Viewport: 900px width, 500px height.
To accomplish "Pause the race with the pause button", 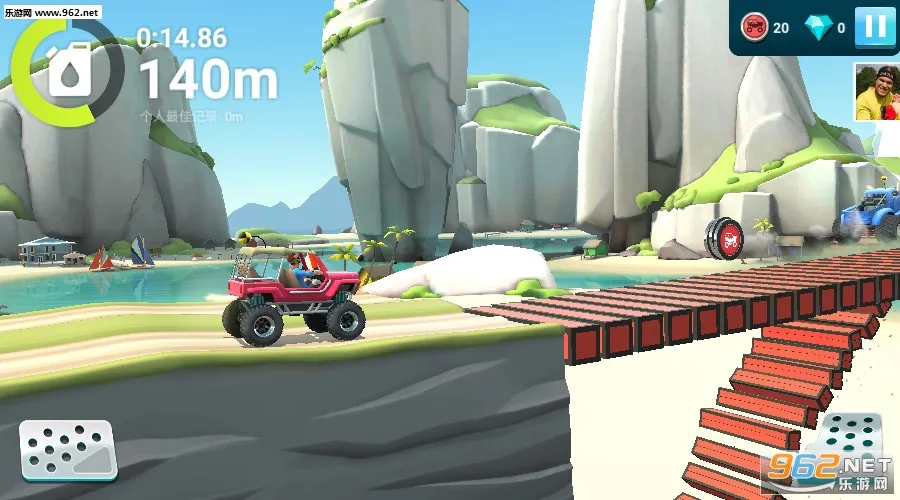I will click(875, 26).
